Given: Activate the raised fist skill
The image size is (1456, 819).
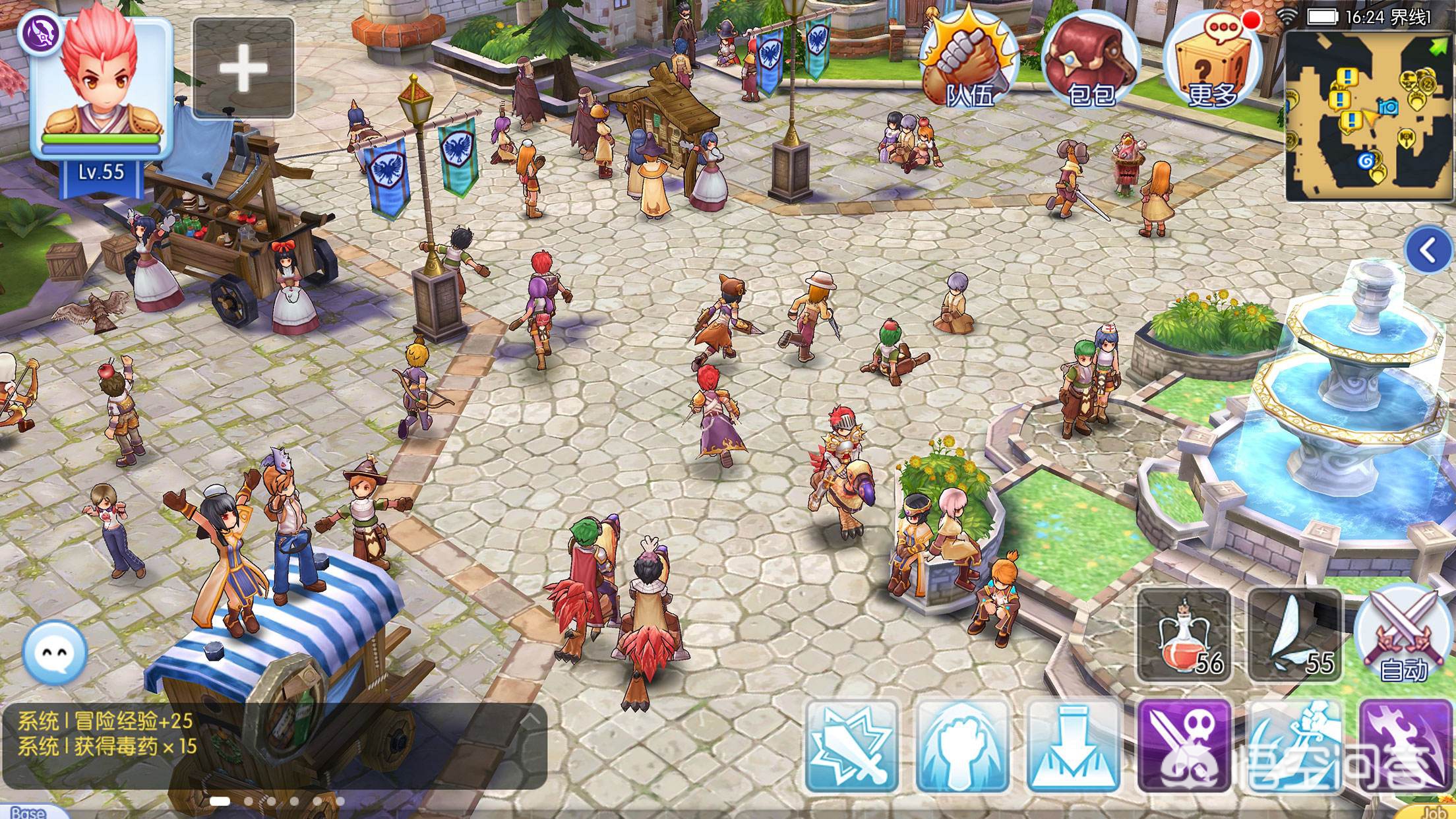Looking at the screenshot, I should tap(963, 746).
